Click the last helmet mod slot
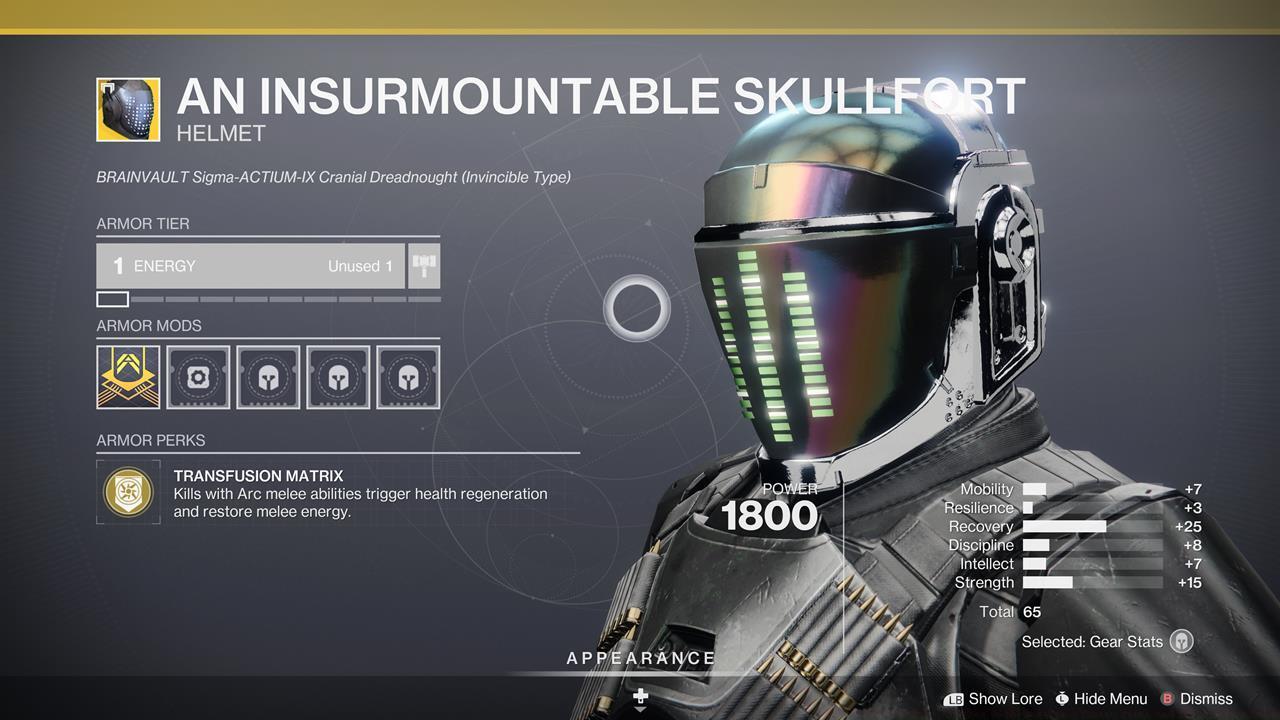1280x720 pixels. [x=407, y=377]
